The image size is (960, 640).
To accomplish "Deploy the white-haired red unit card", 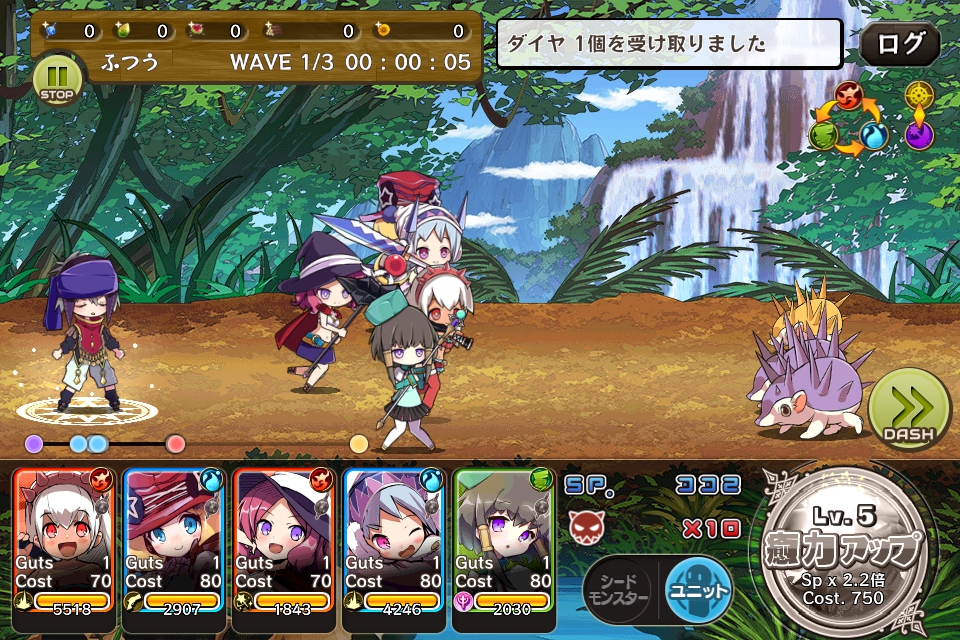I will (x=64, y=540).
